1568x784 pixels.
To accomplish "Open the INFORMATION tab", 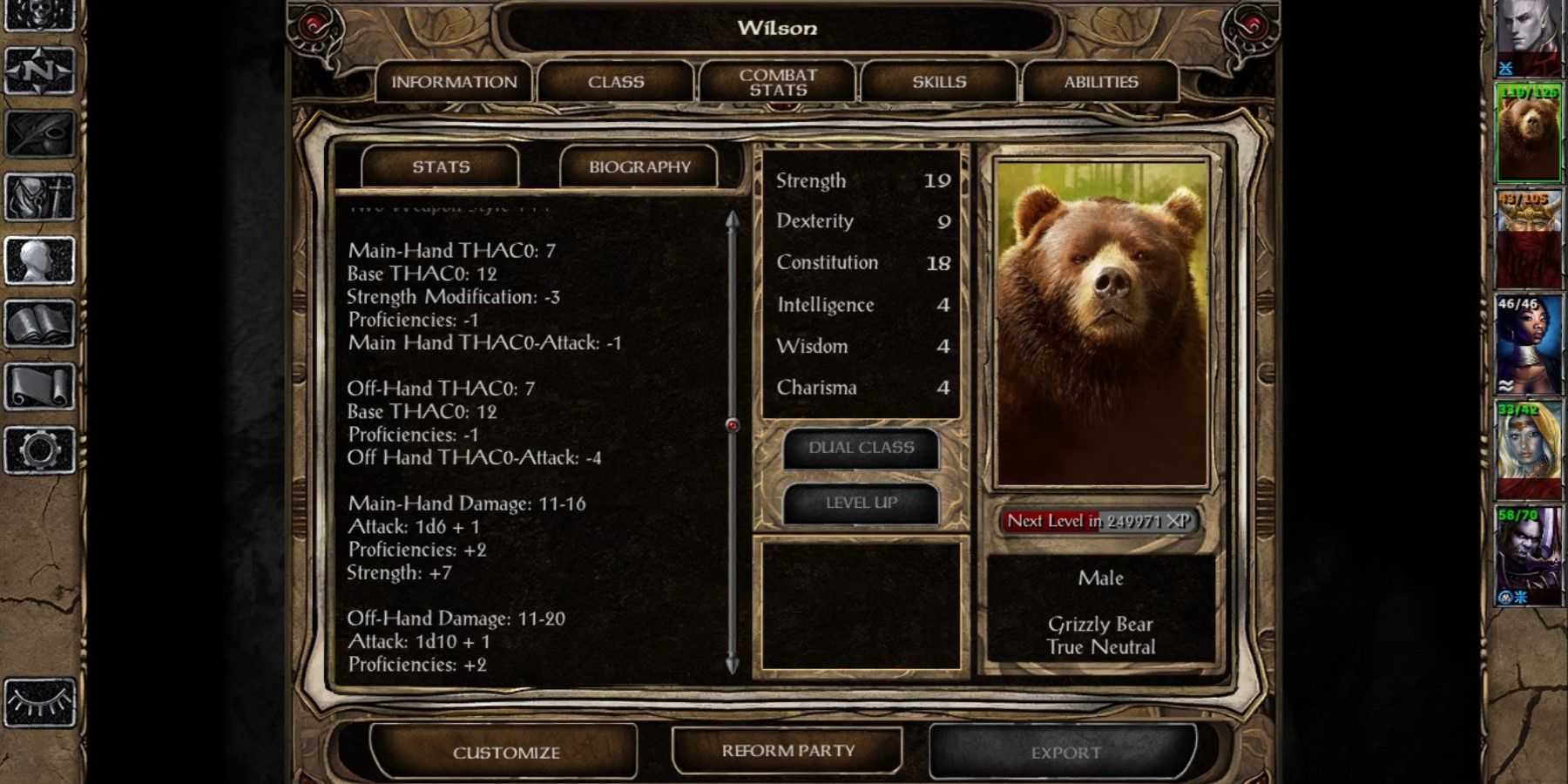I will (453, 81).
